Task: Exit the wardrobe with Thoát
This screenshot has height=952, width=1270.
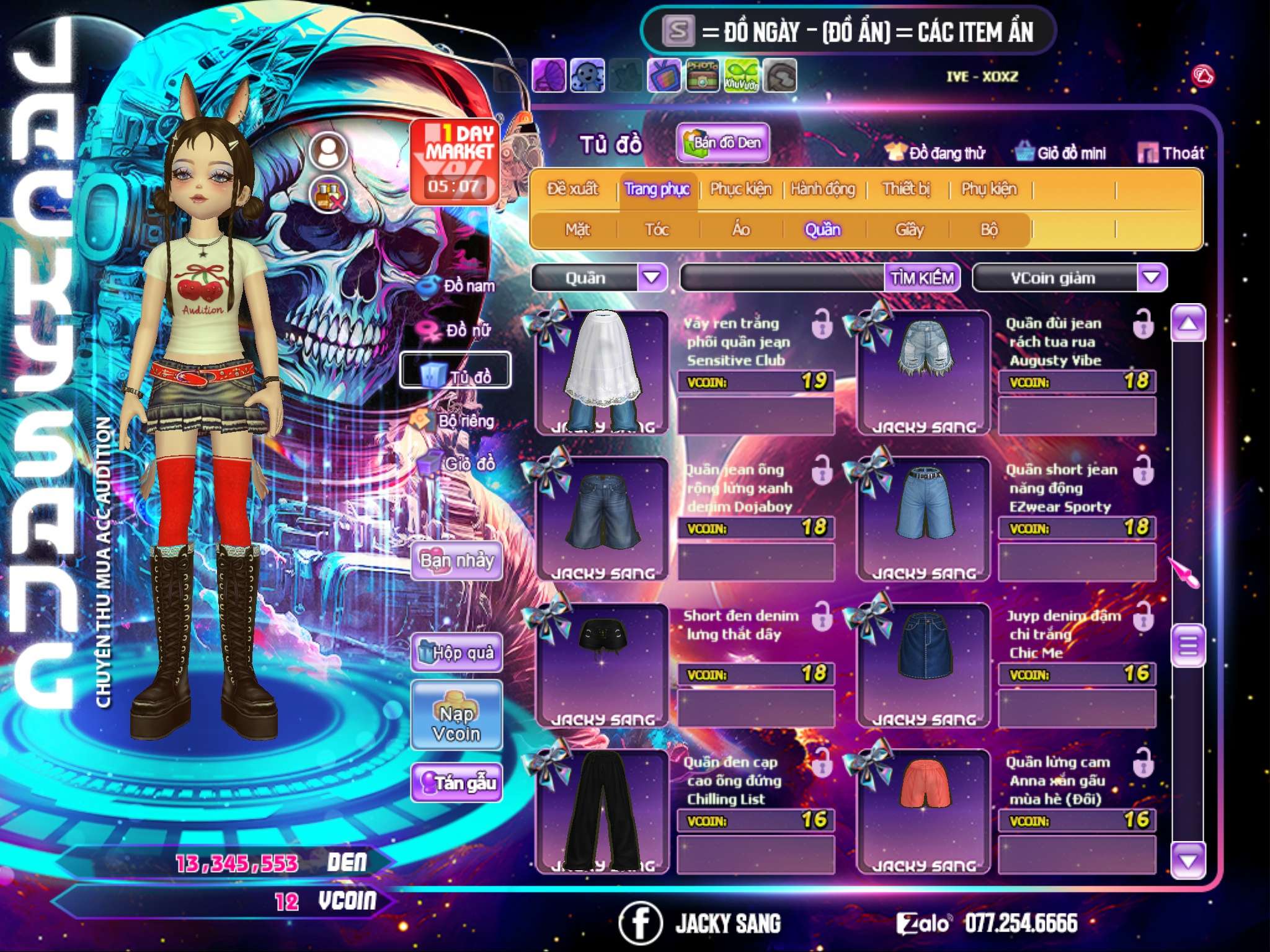Action: click(x=1171, y=152)
